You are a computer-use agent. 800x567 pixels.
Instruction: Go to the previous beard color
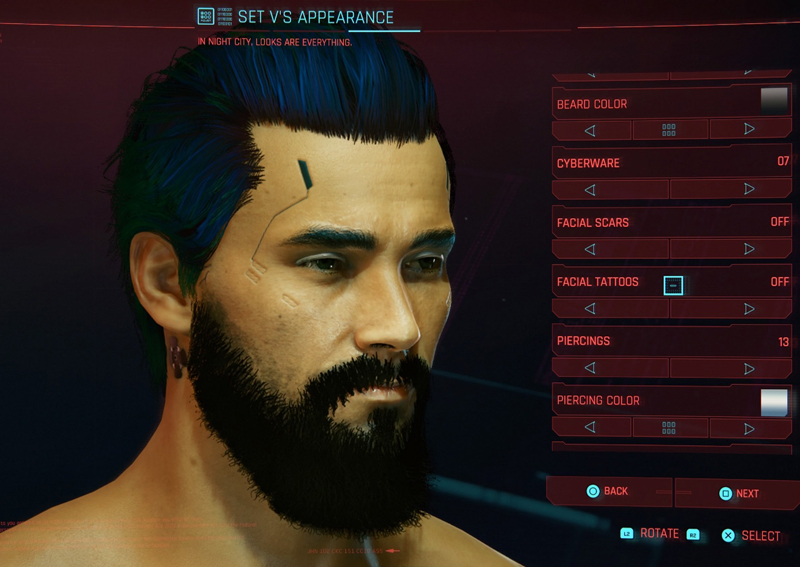[590, 129]
